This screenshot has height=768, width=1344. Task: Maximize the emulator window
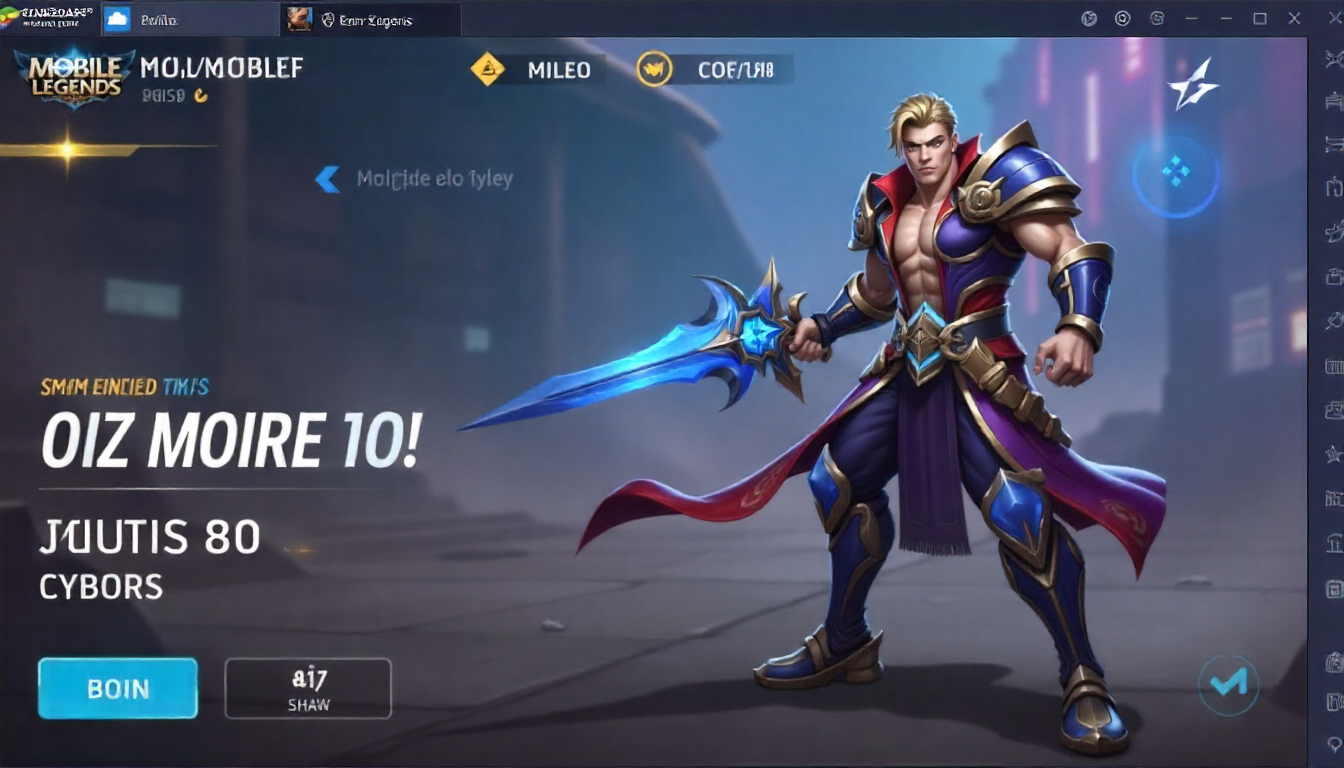click(x=1260, y=18)
